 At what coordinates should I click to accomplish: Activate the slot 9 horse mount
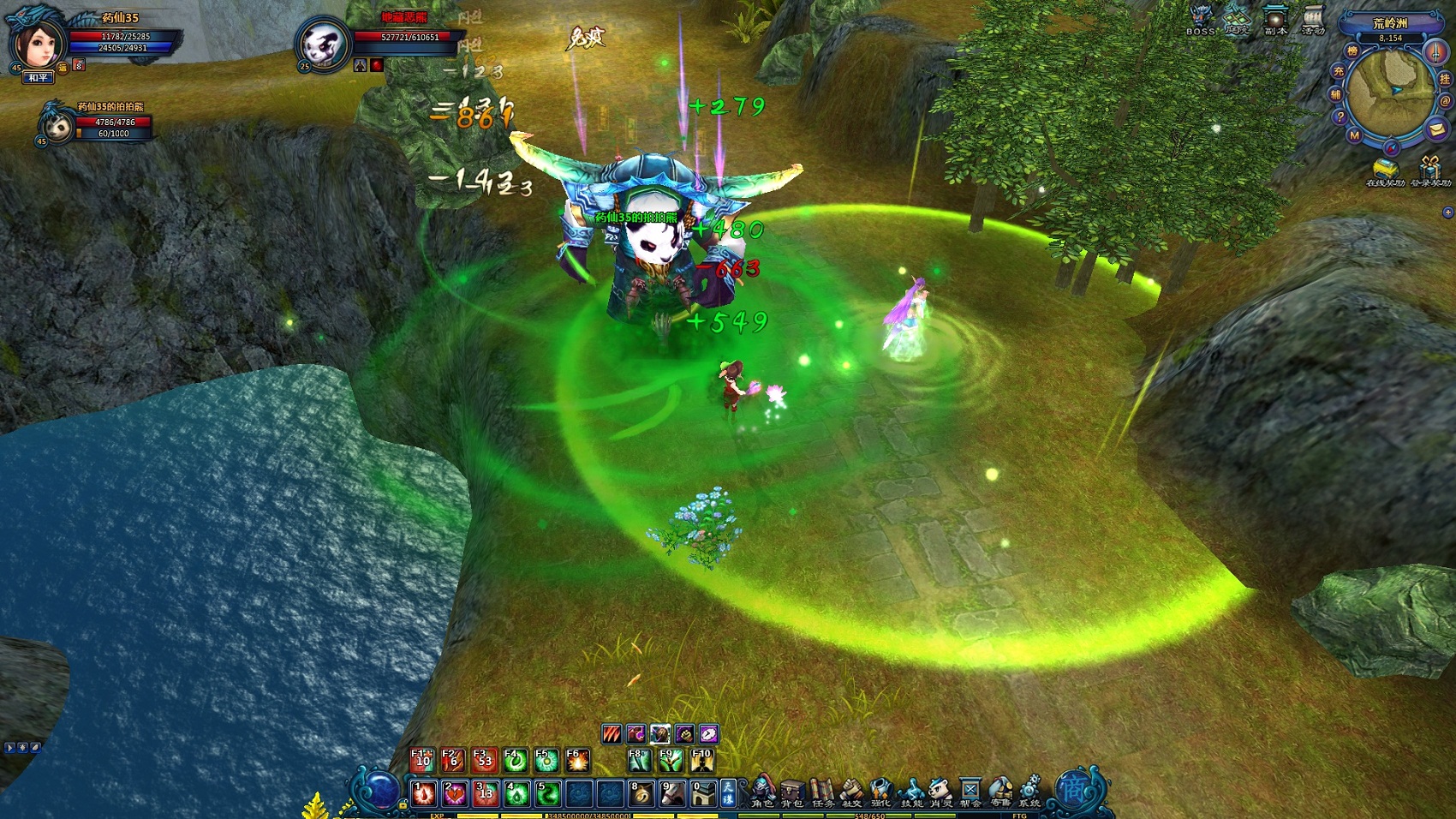[x=671, y=794]
